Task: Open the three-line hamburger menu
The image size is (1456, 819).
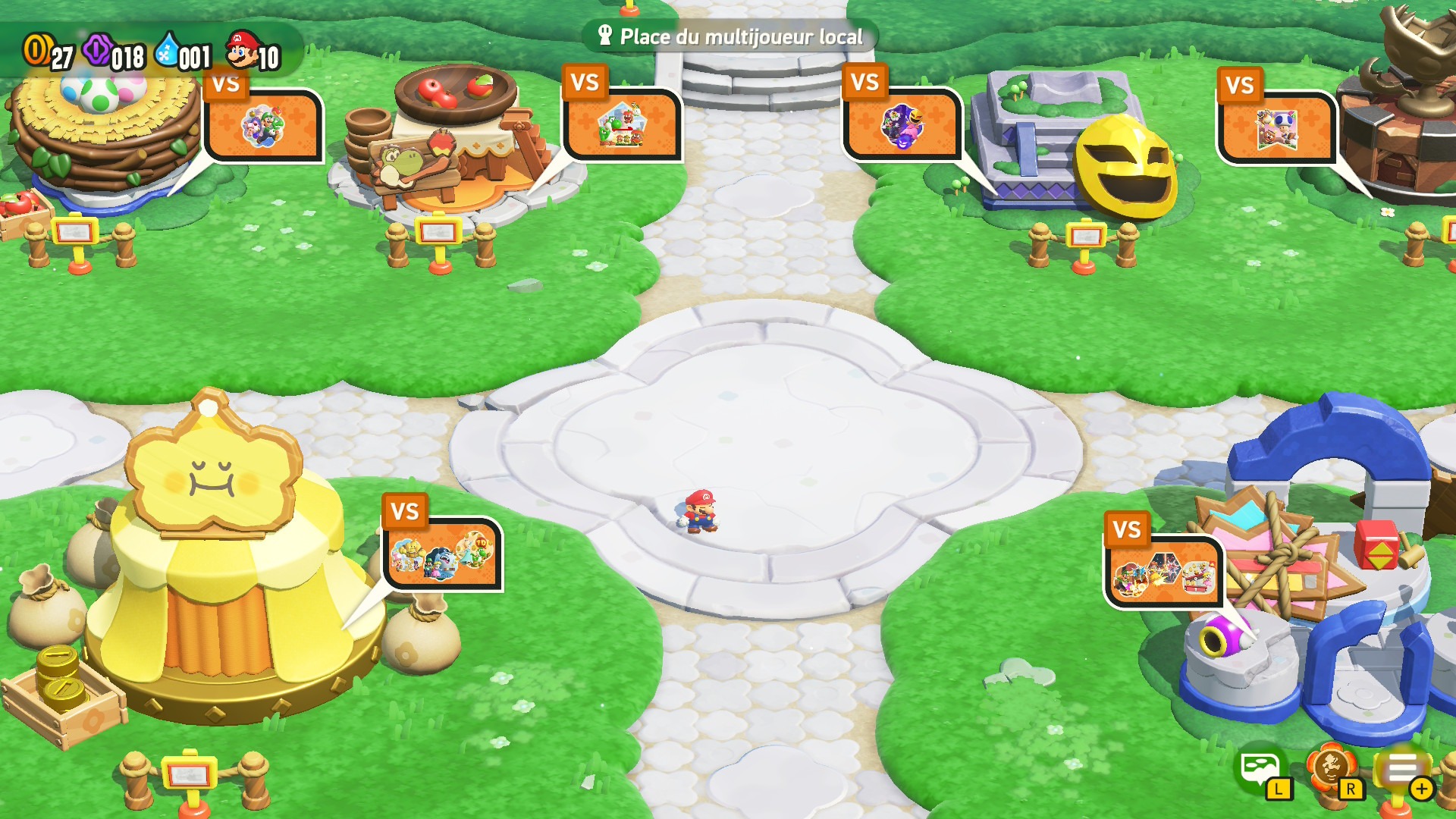Action: pos(1402,769)
